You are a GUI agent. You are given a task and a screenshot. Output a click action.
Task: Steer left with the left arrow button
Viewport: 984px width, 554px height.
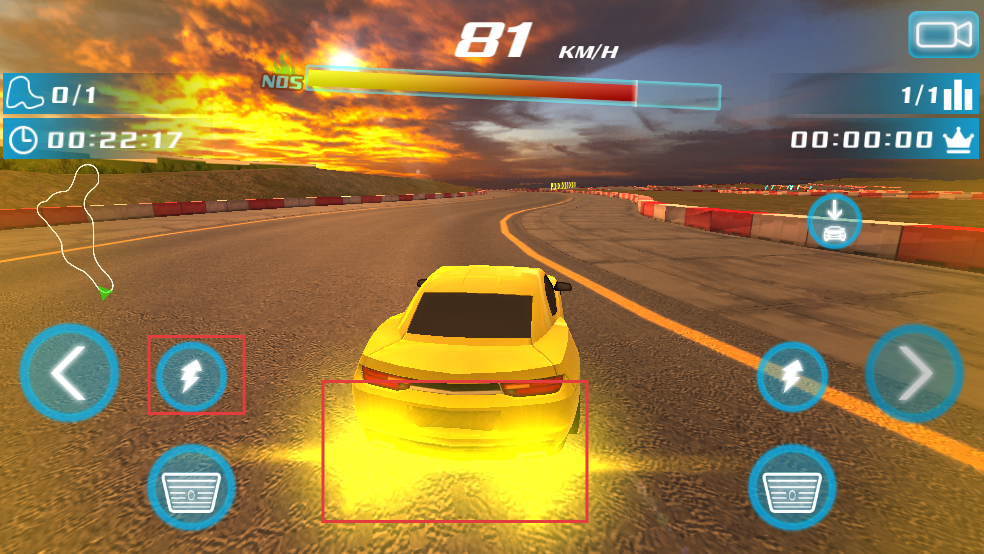69,374
